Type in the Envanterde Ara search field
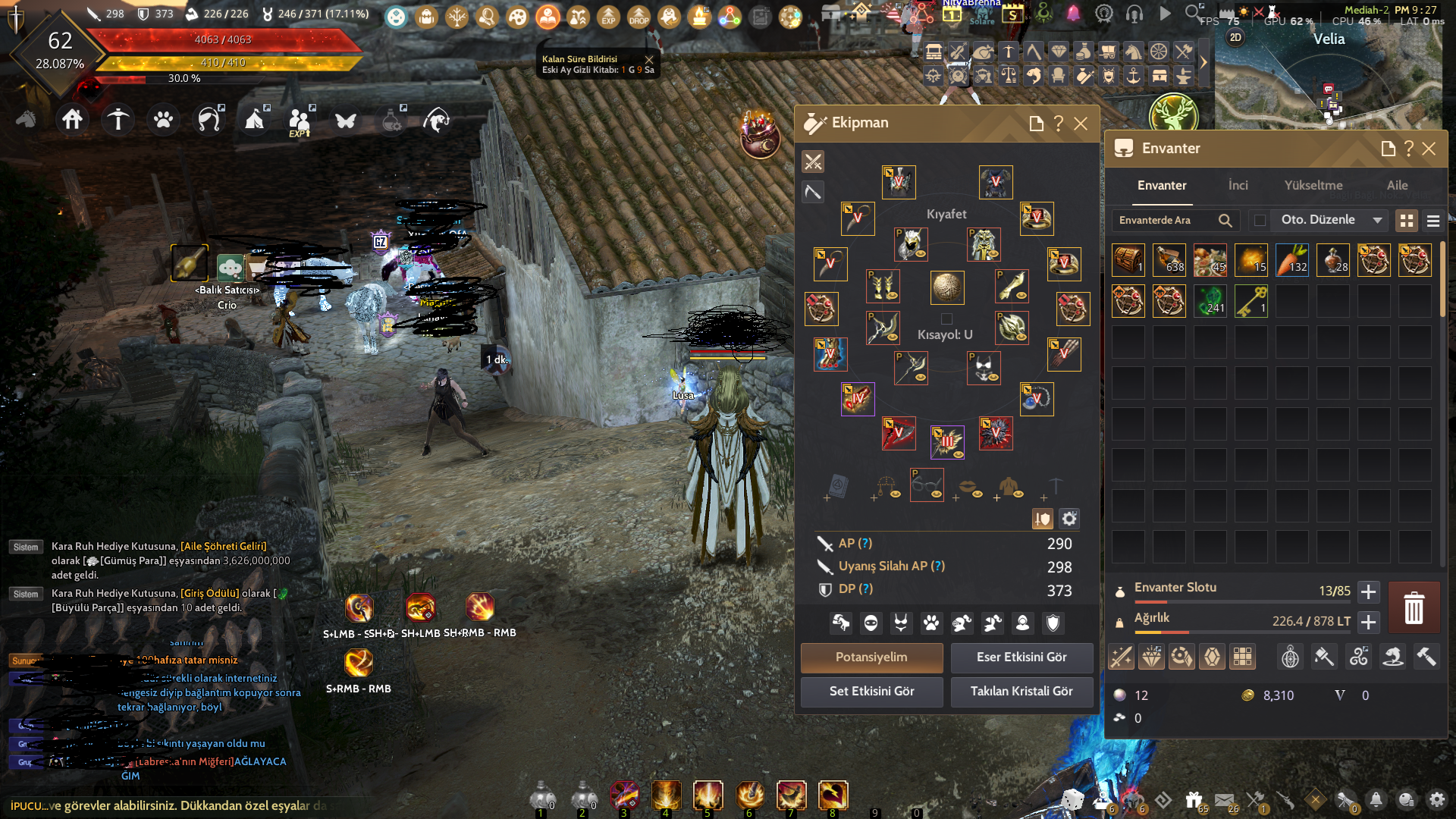 (1164, 221)
